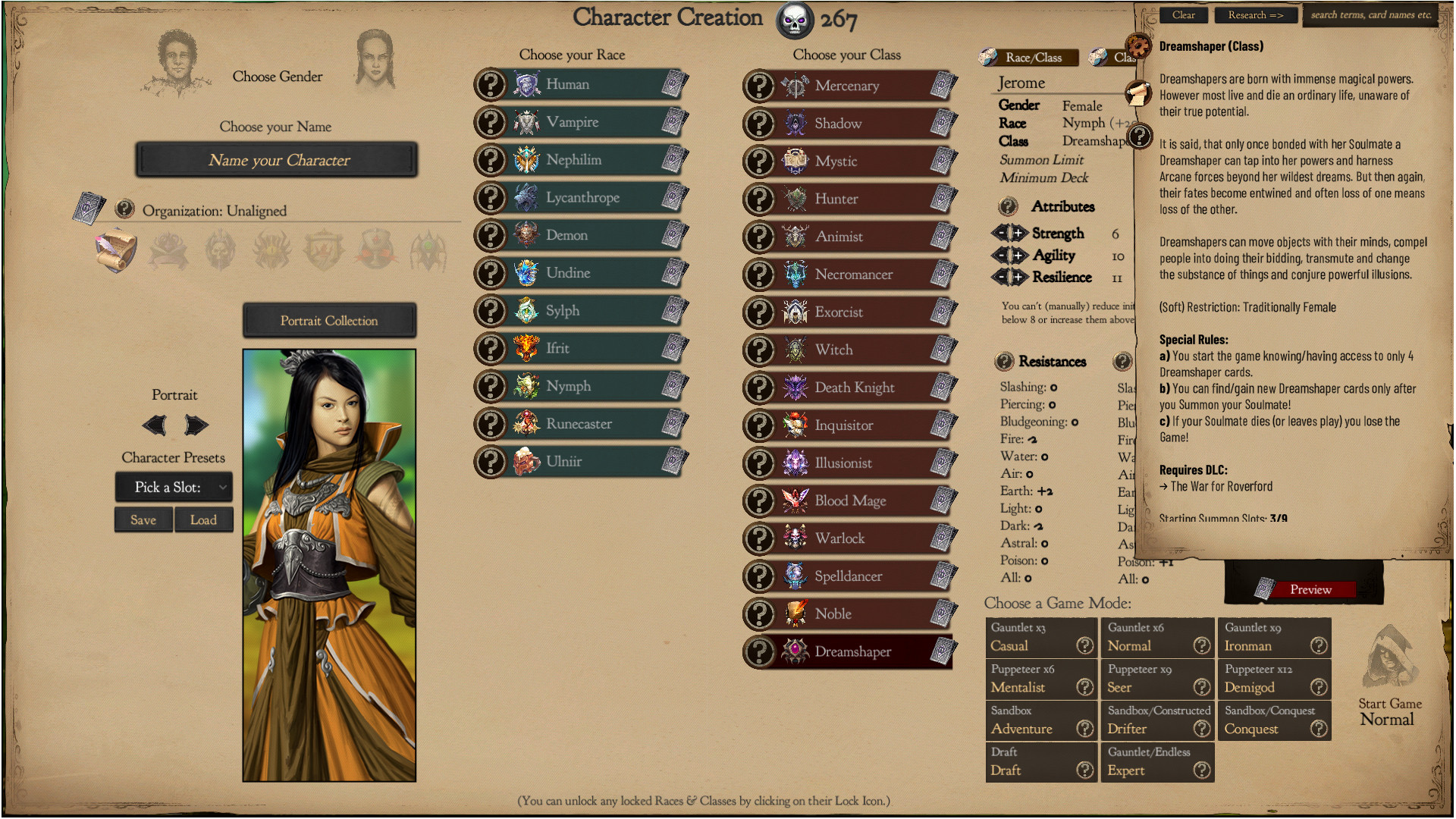Screen dimensions: 1456x819
Task: Open the Pick a Slot dropdown
Action: pyautogui.click(x=174, y=487)
